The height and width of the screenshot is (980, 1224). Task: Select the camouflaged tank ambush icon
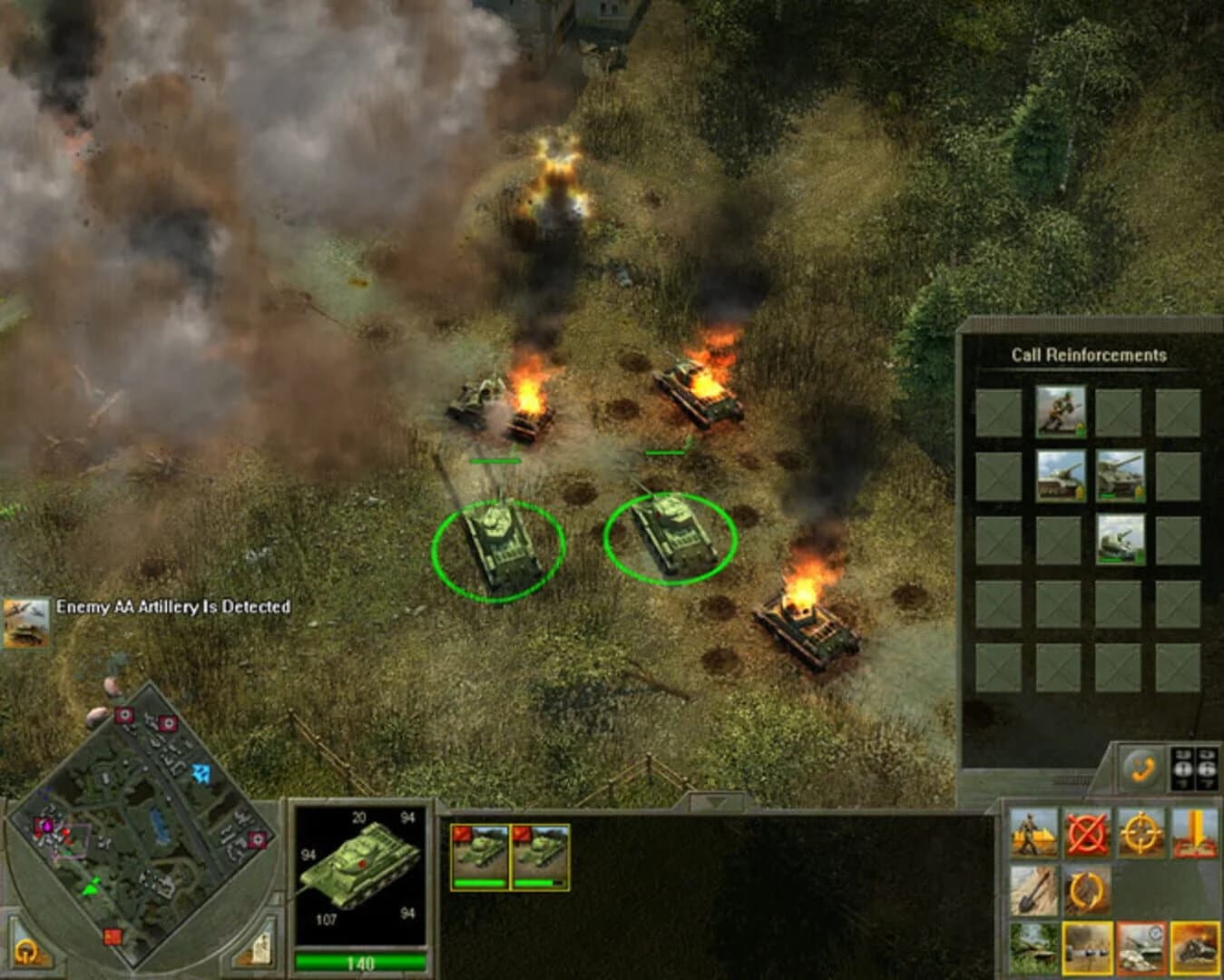[1033, 948]
